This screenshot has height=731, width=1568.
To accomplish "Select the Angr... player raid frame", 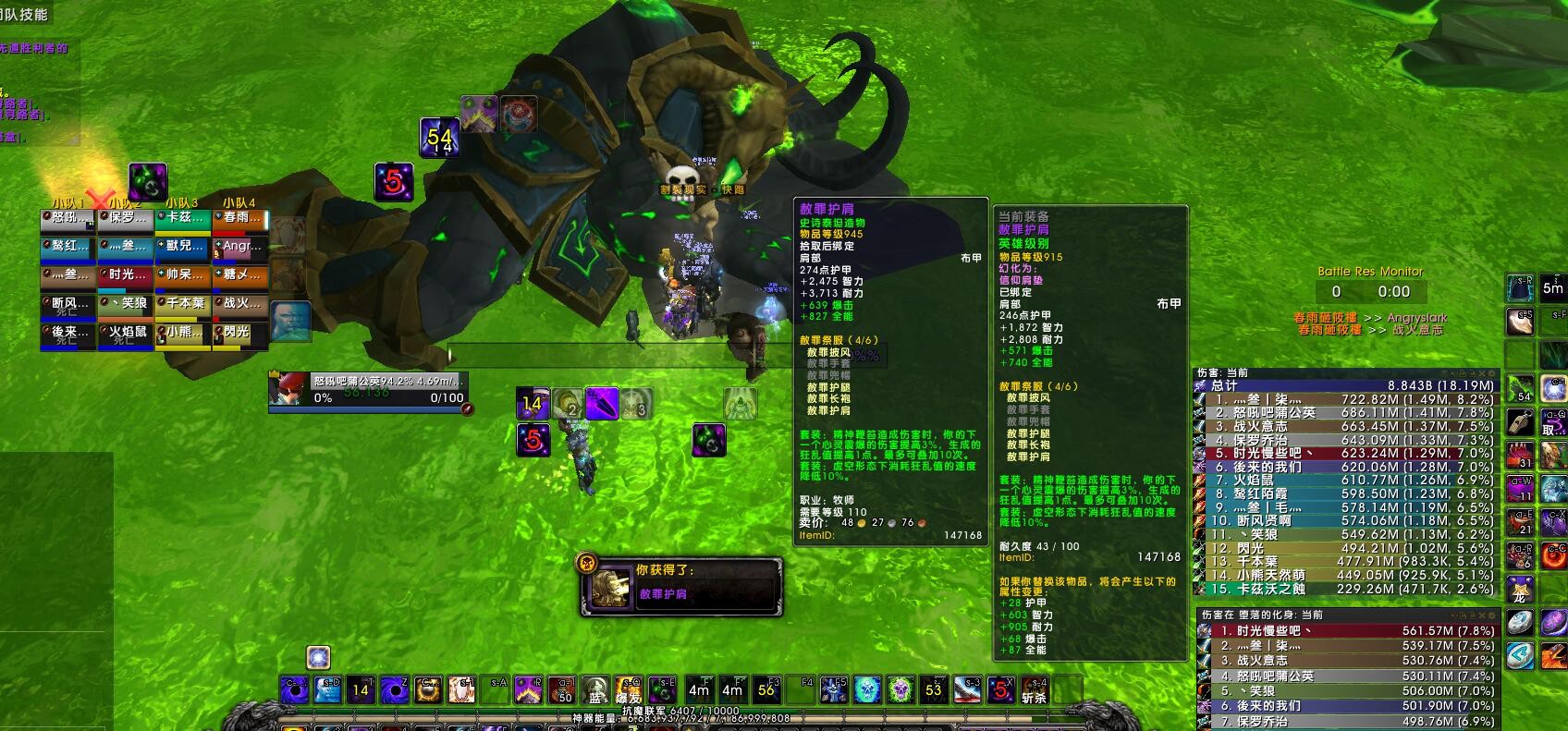I will (239, 247).
